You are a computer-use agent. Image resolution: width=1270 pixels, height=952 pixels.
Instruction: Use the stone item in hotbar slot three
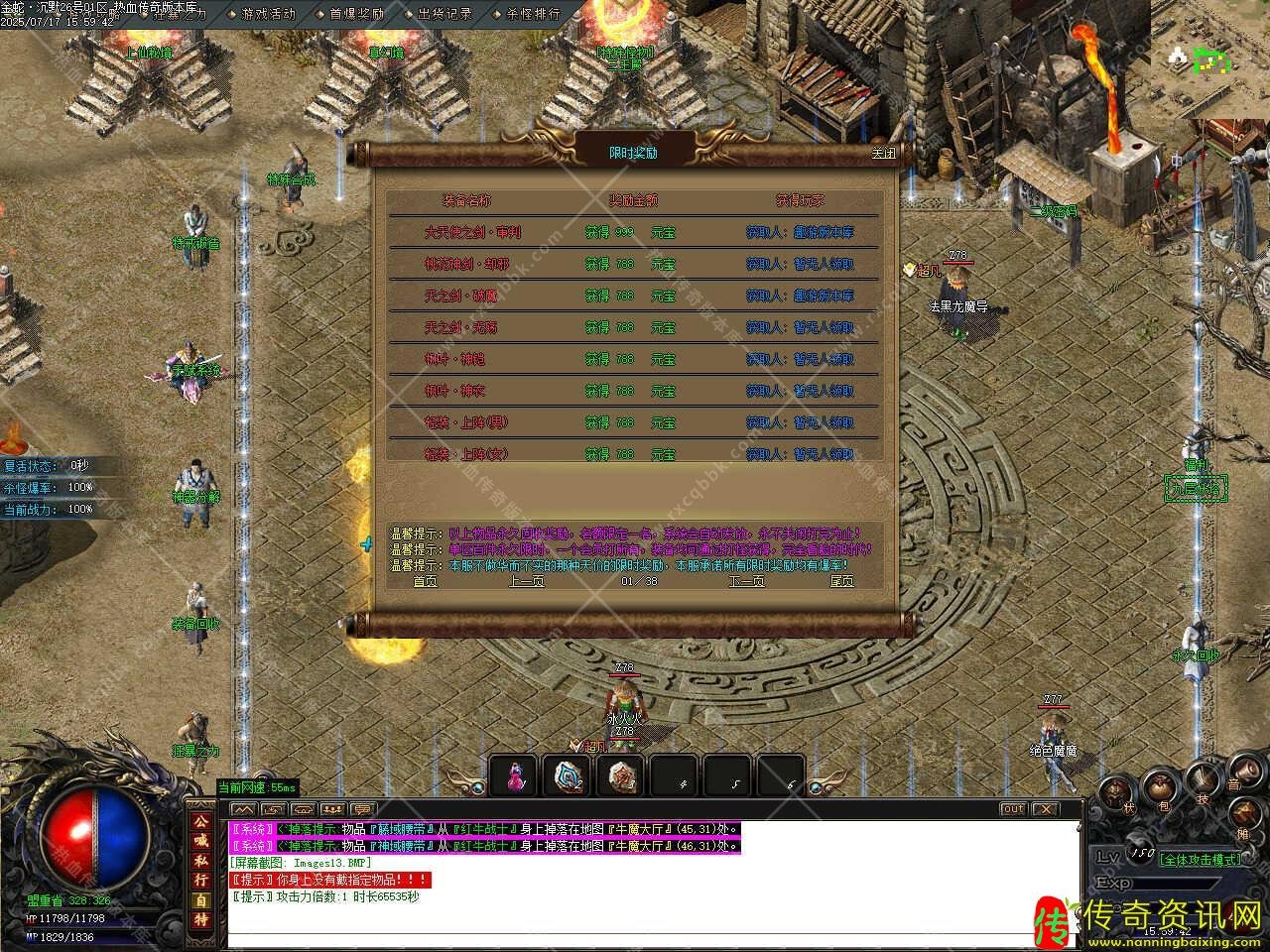621,775
